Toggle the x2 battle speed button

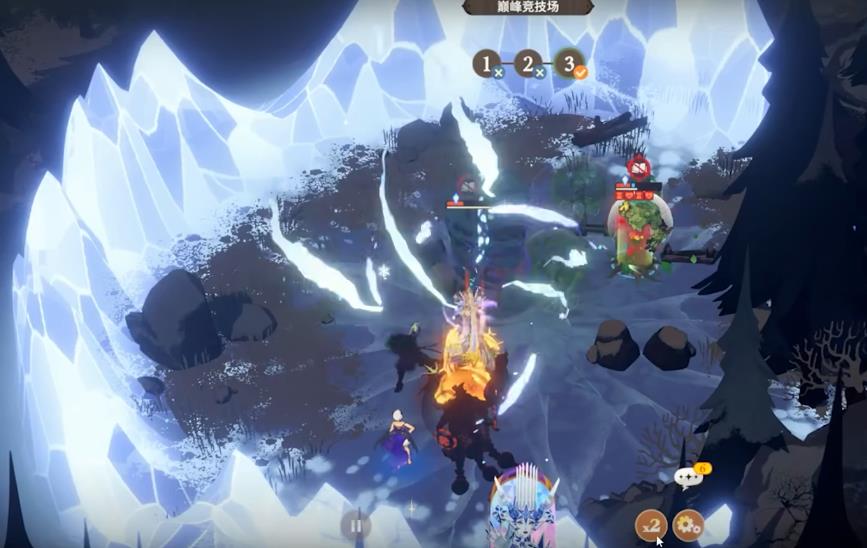click(651, 524)
